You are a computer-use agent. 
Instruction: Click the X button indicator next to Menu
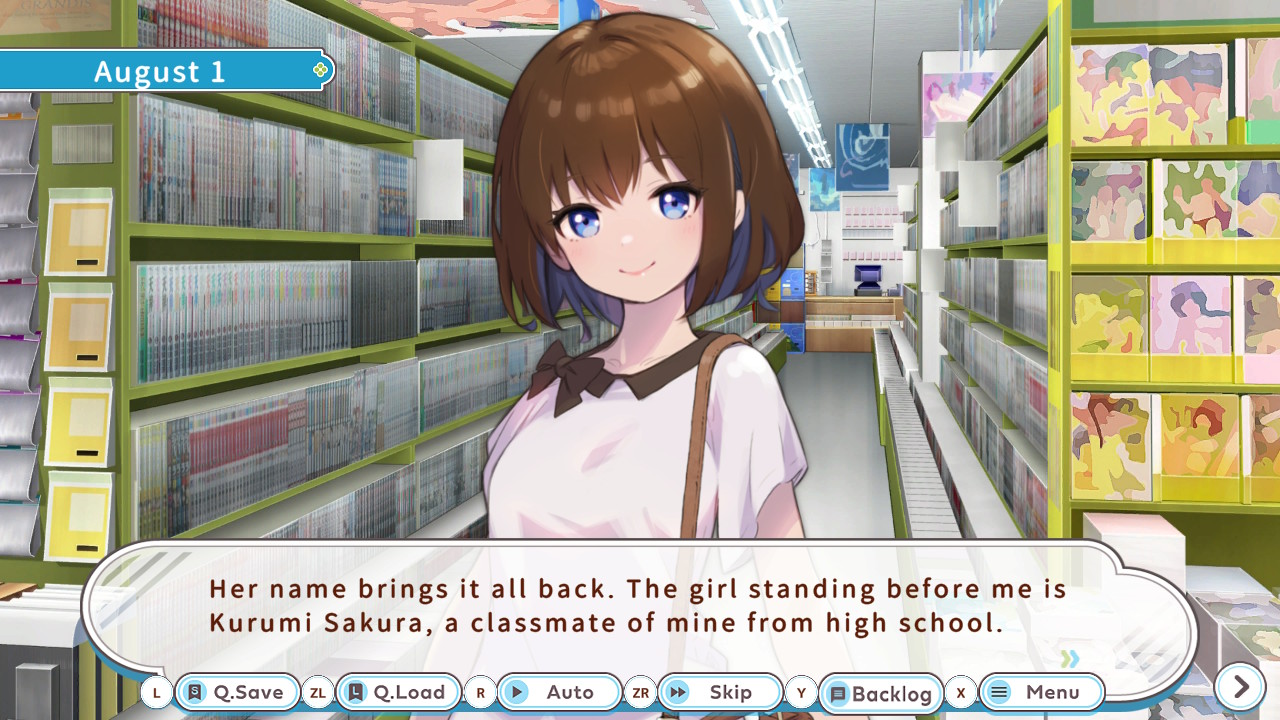[961, 692]
